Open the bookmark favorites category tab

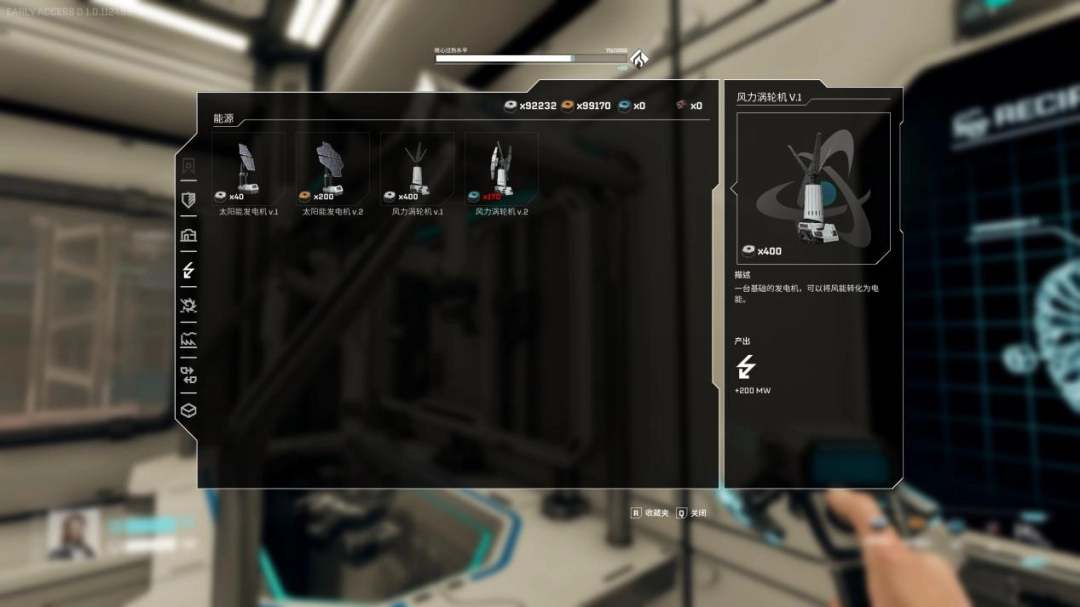click(x=188, y=166)
